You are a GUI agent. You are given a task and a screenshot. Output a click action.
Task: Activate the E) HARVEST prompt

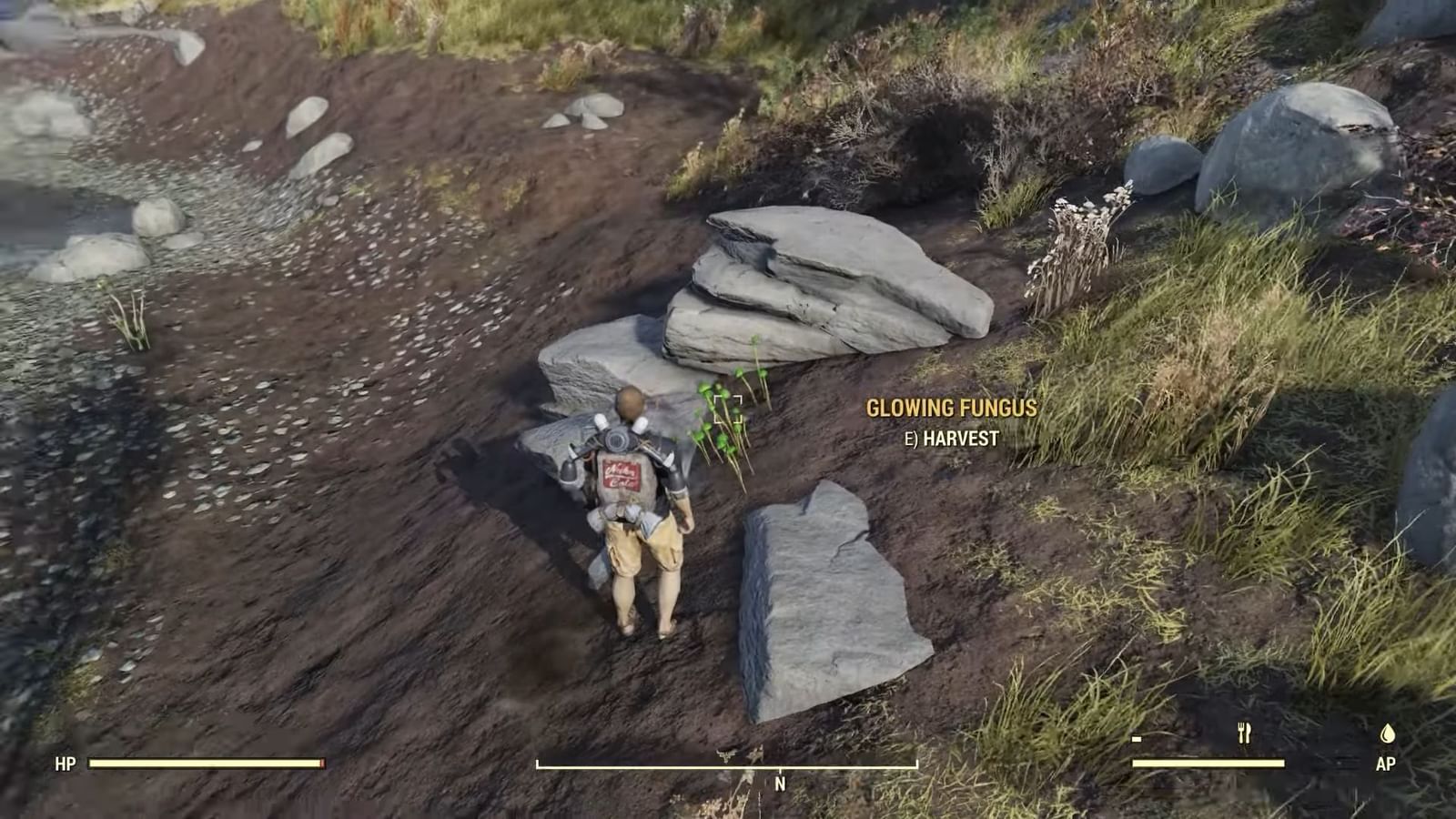[x=950, y=438]
